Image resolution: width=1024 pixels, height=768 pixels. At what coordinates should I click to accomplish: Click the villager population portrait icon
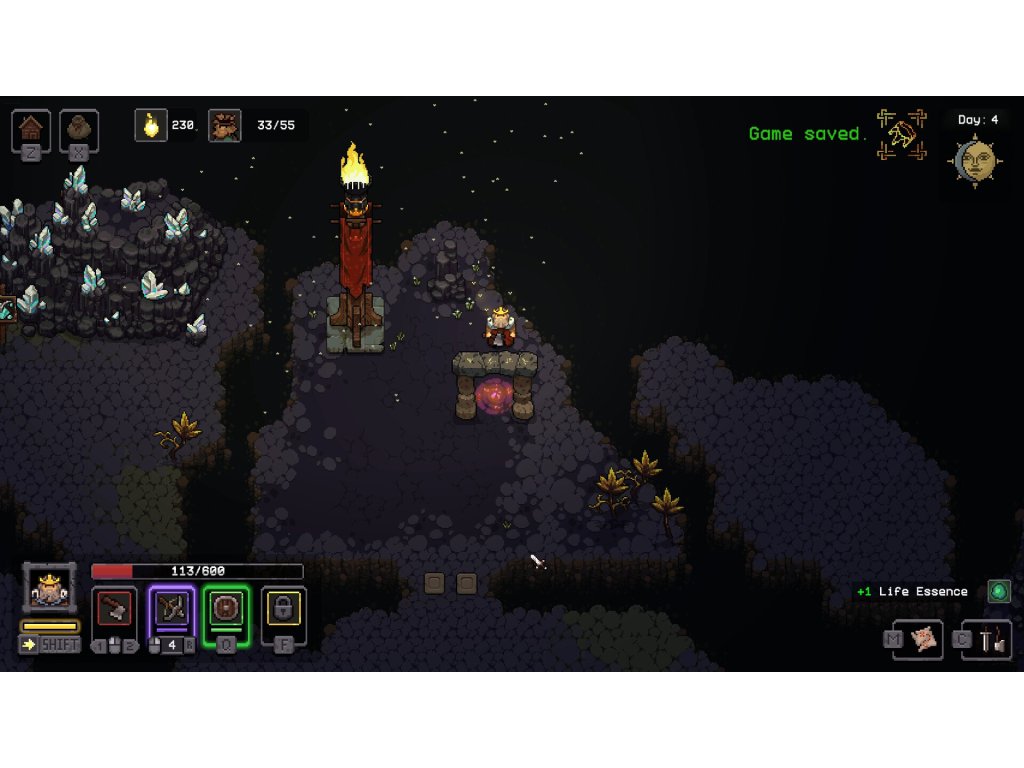point(224,126)
